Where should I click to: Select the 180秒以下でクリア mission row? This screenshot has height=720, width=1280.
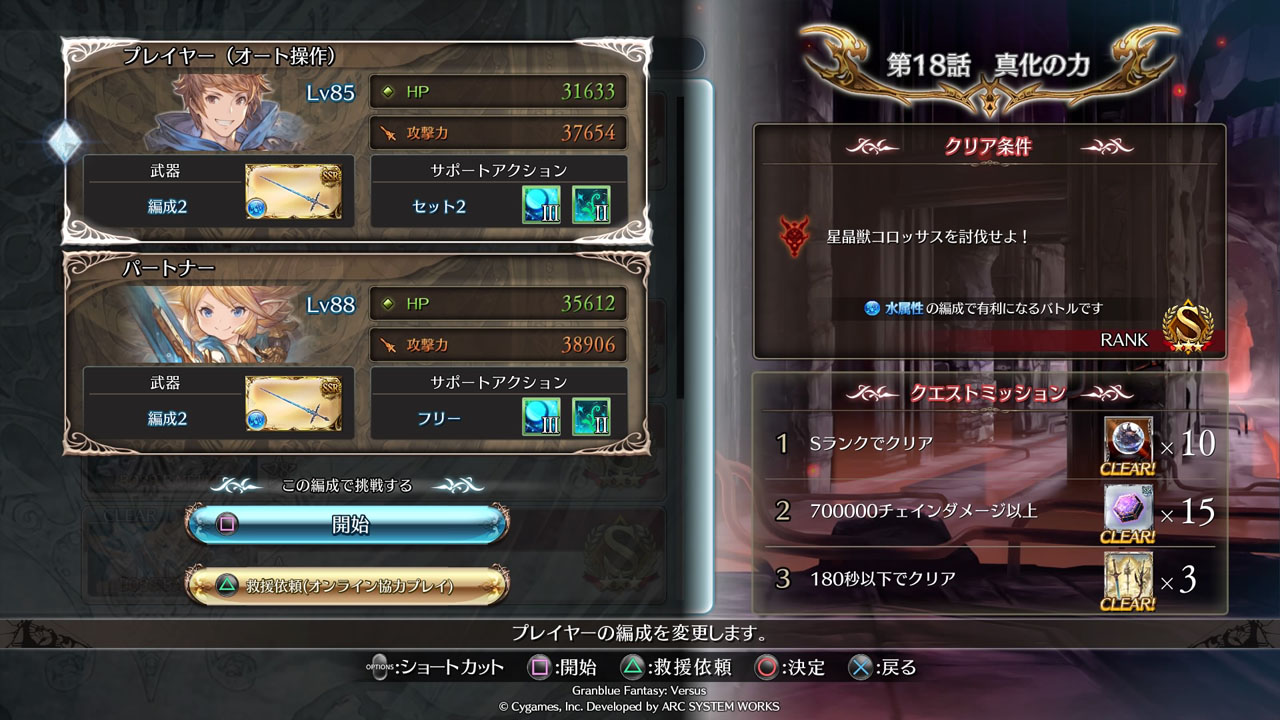click(x=940, y=578)
